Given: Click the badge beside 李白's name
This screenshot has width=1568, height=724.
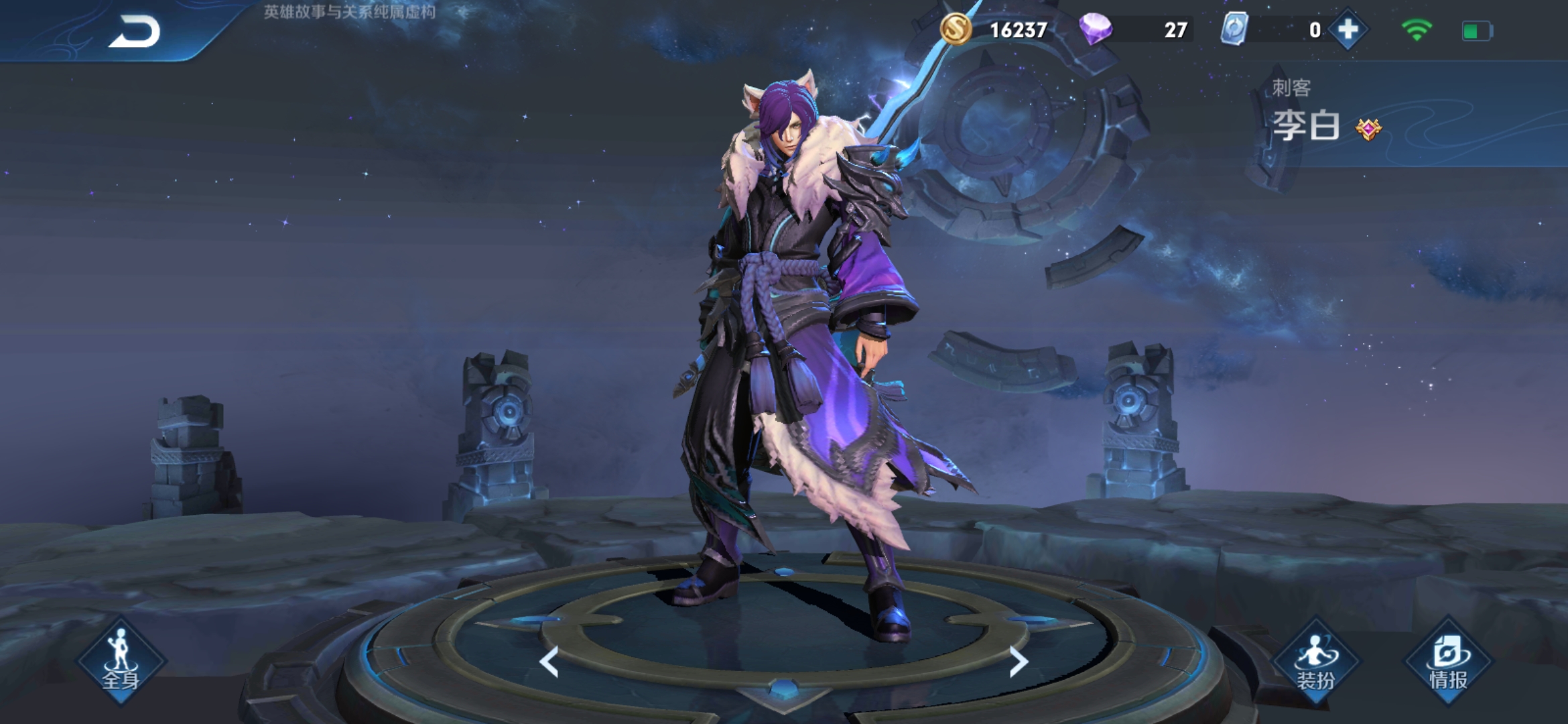Looking at the screenshot, I should click(1368, 128).
